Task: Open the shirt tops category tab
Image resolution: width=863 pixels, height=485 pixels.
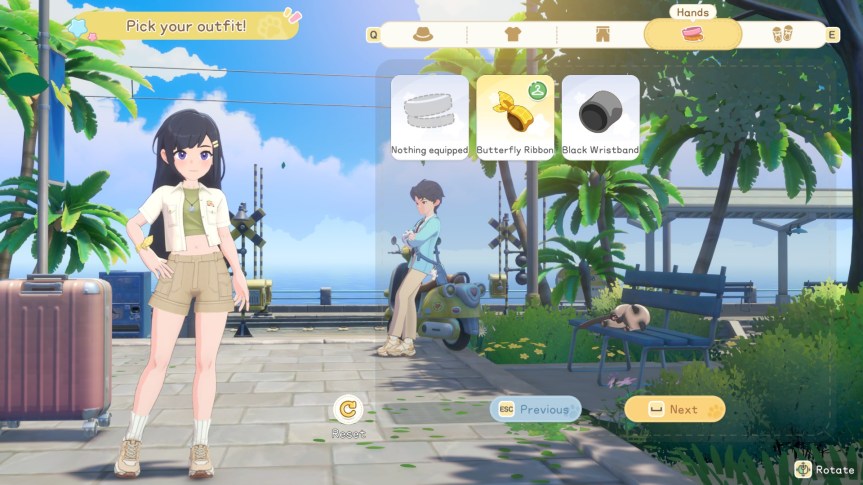Action: point(512,34)
